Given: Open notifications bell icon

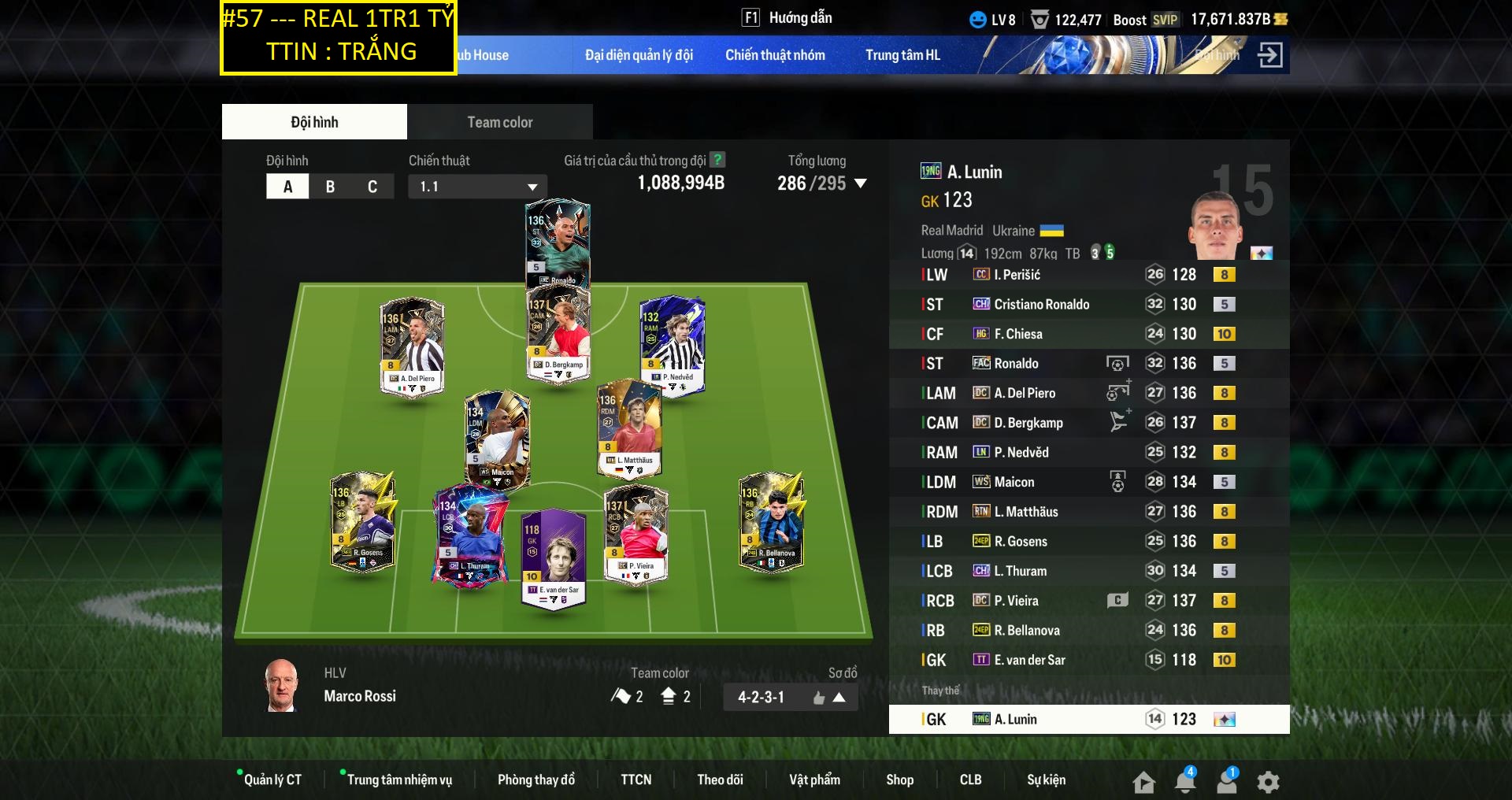Looking at the screenshot, I should (x=1185, y=781).
